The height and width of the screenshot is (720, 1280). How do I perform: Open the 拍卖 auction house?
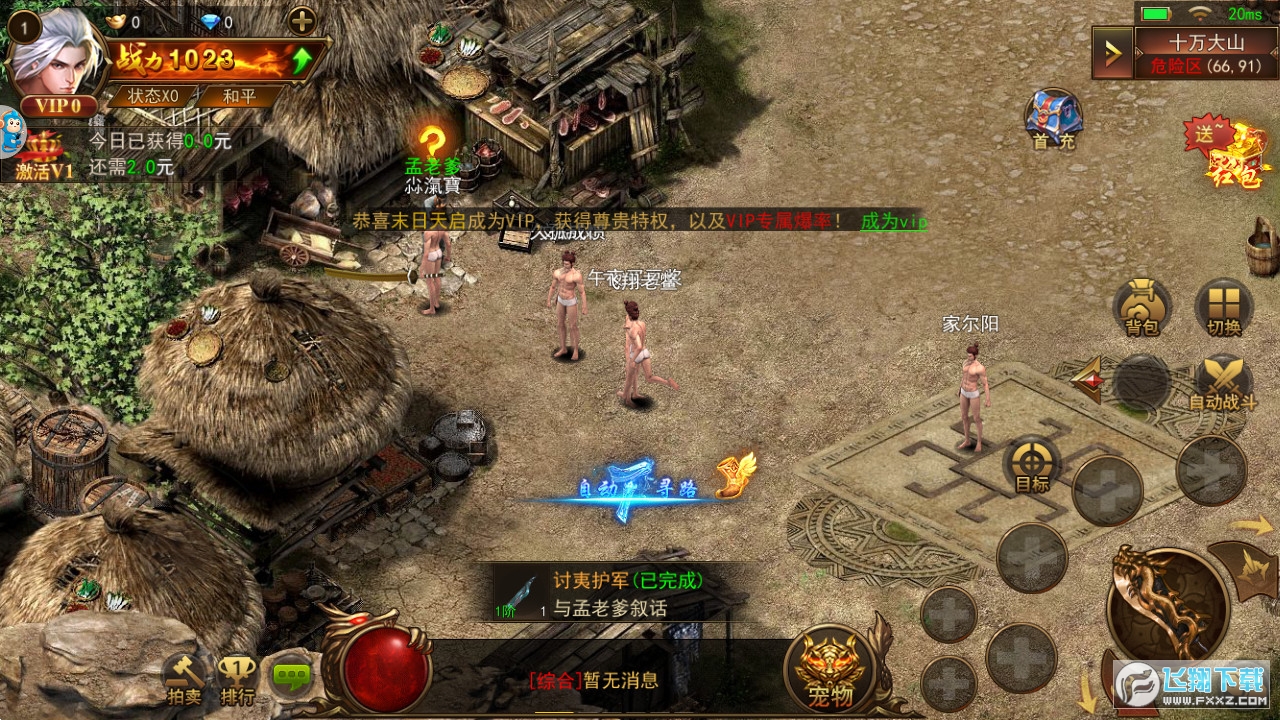(184, 680)
